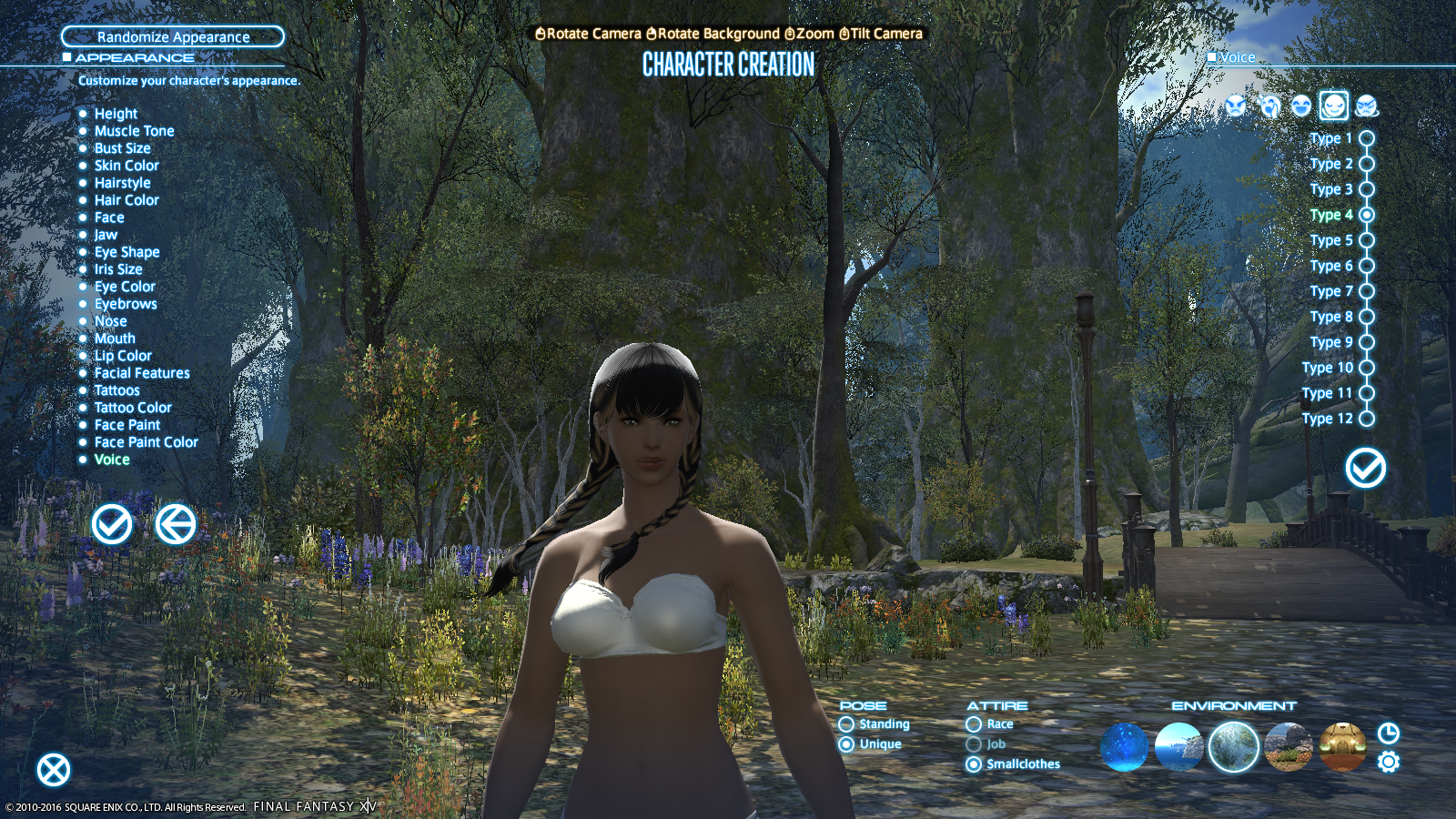This screenshot has height=819, width=1456.
Task: Choose the Eye Color option
Action: click(x=125, y=287)
